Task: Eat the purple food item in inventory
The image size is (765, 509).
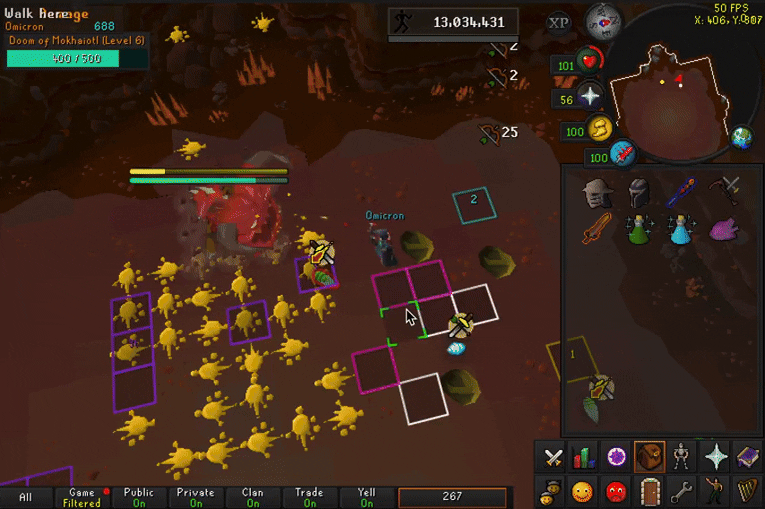Action: pos(727,229)
